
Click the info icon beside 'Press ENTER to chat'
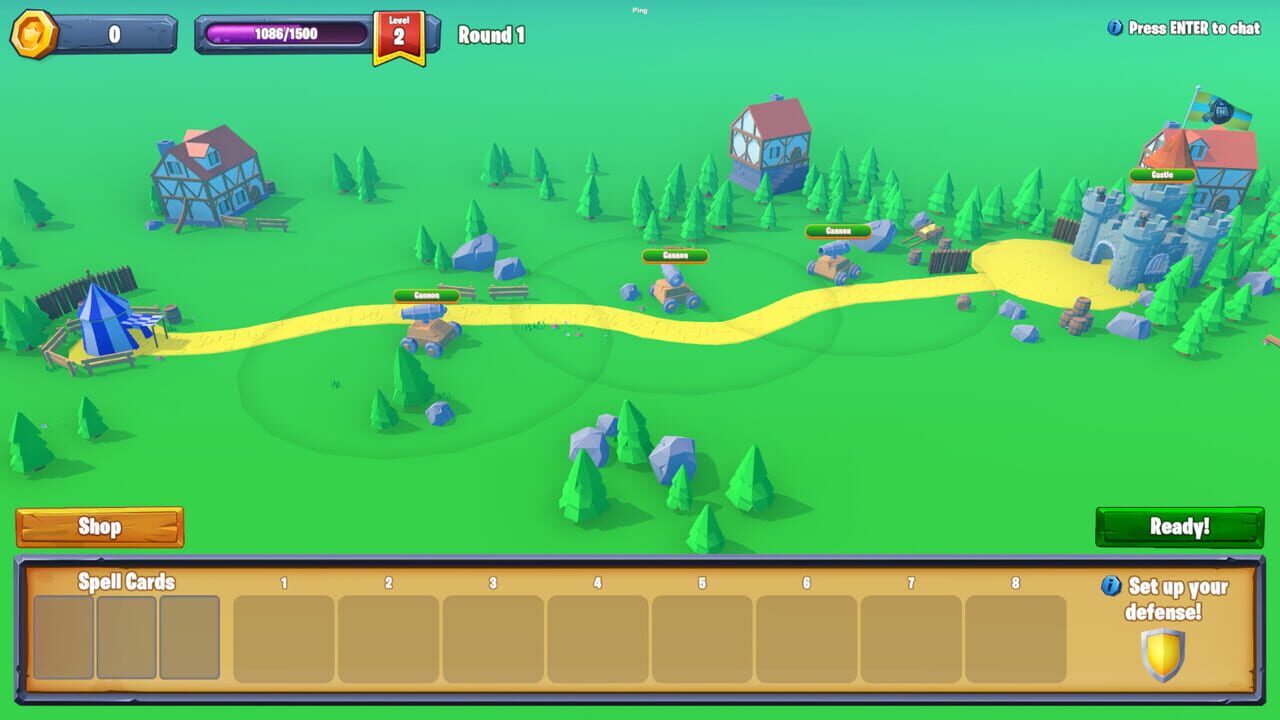tap(1116, 29)
